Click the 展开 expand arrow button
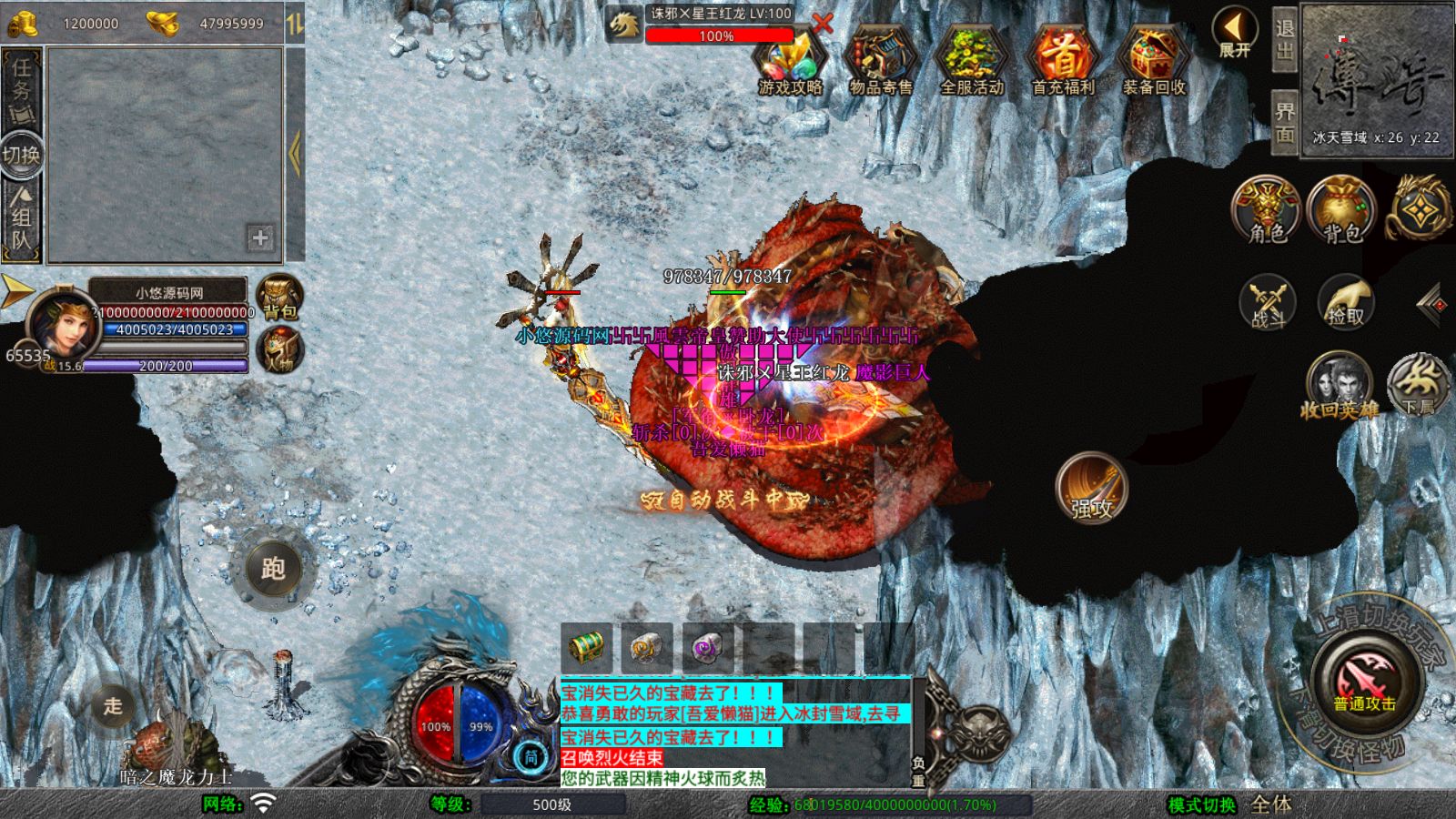 [1235, 33]
